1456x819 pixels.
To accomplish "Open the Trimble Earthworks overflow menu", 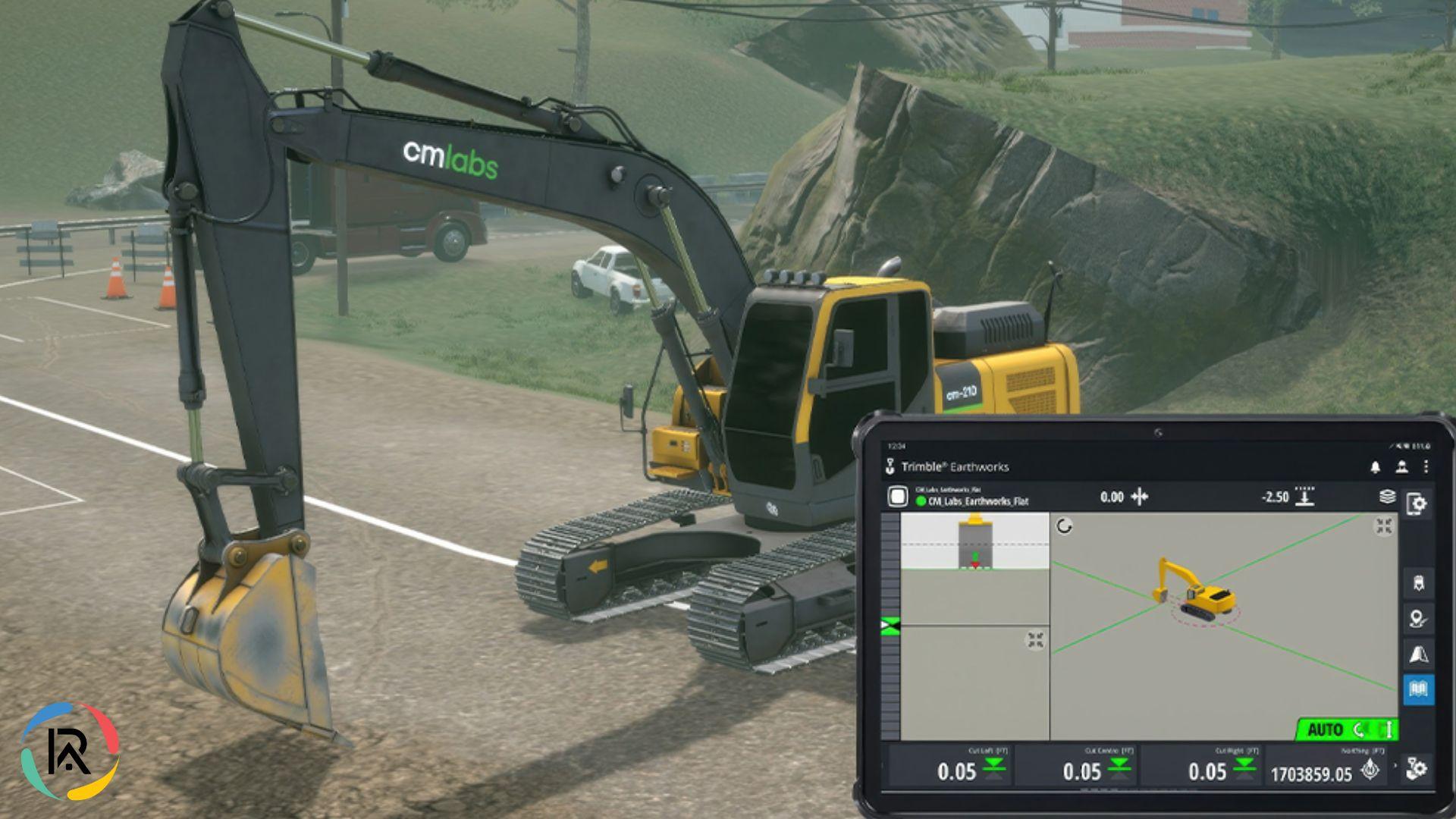I will [1426, 468].
